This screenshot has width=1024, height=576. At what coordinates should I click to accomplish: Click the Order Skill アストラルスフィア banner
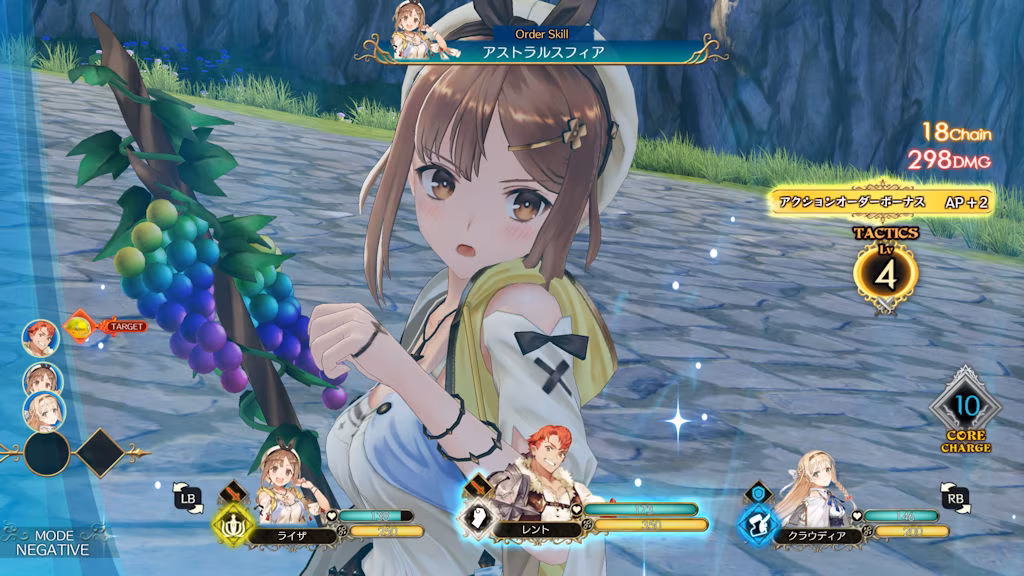pos(543,48)
